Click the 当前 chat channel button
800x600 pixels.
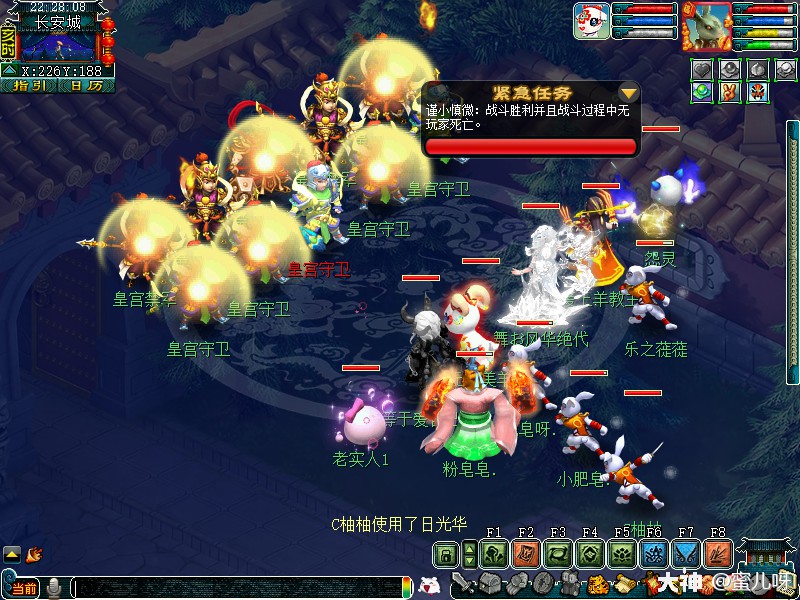coord(23,589)
